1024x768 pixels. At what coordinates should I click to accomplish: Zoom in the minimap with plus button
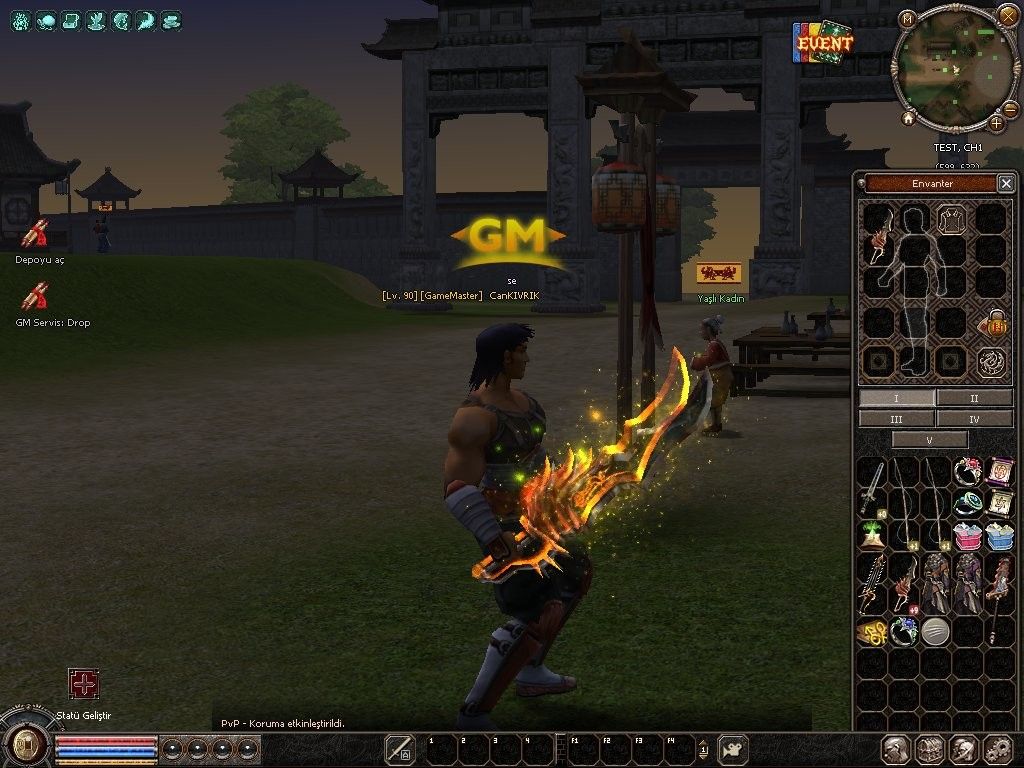pyautogui.click(x=997, y=123)
